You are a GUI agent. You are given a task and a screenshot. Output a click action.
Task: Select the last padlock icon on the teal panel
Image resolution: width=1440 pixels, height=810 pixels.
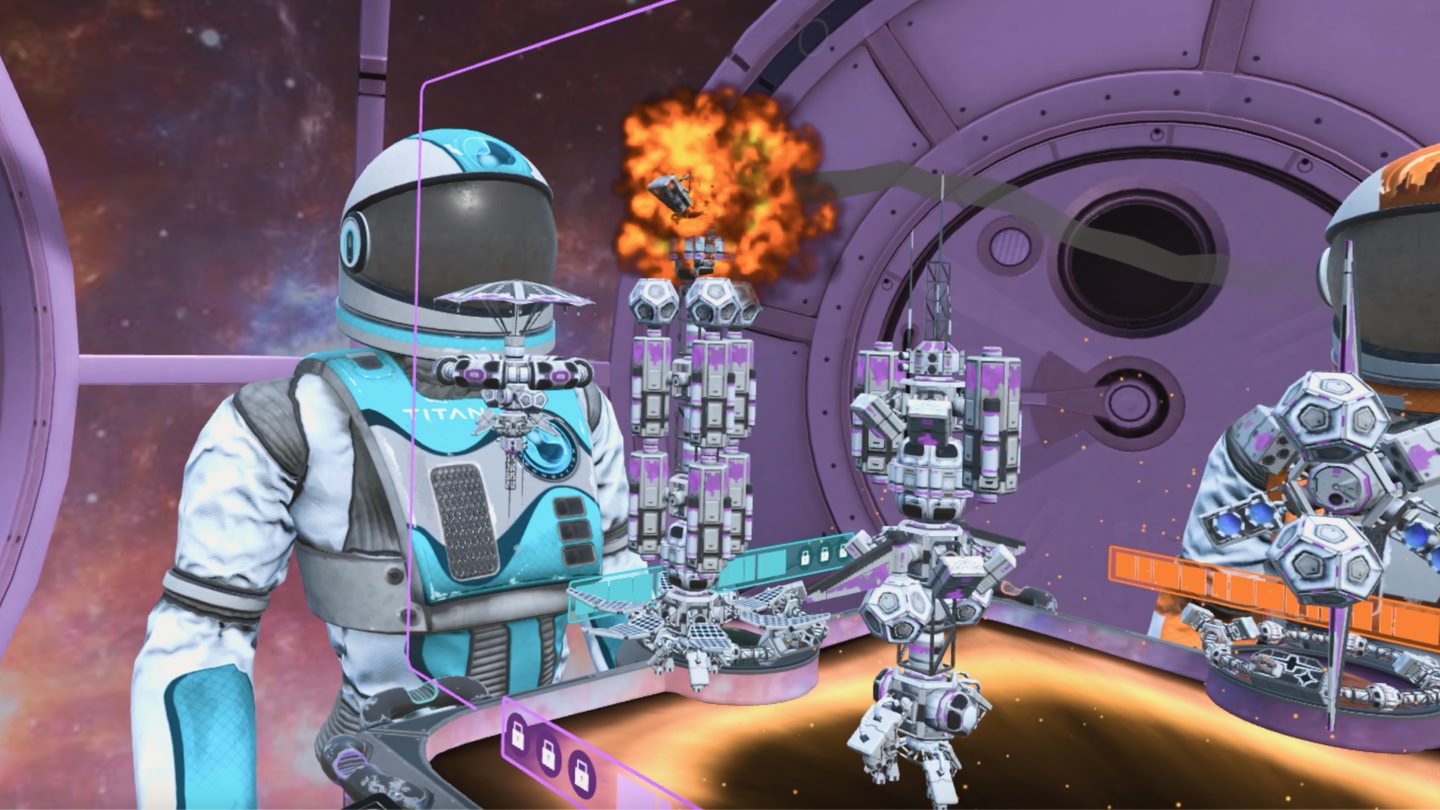click(843, 549)
